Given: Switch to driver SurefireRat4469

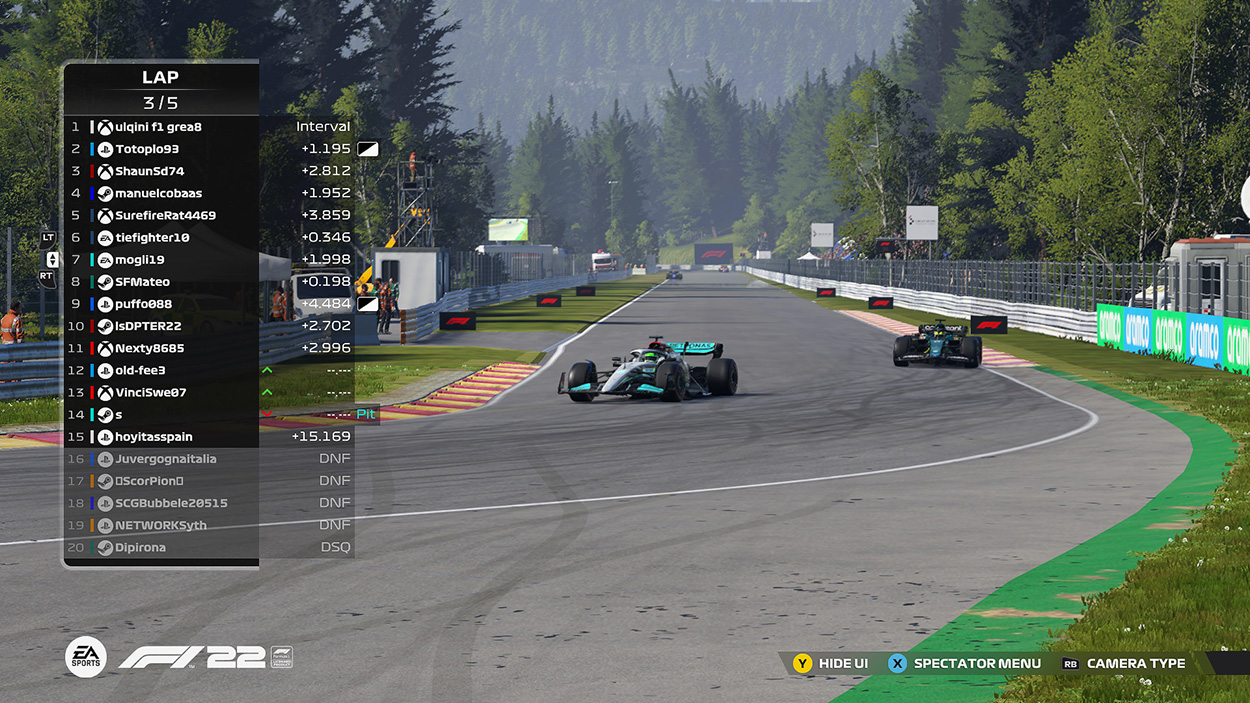Looking at the screenshot, I should (165, 215).
